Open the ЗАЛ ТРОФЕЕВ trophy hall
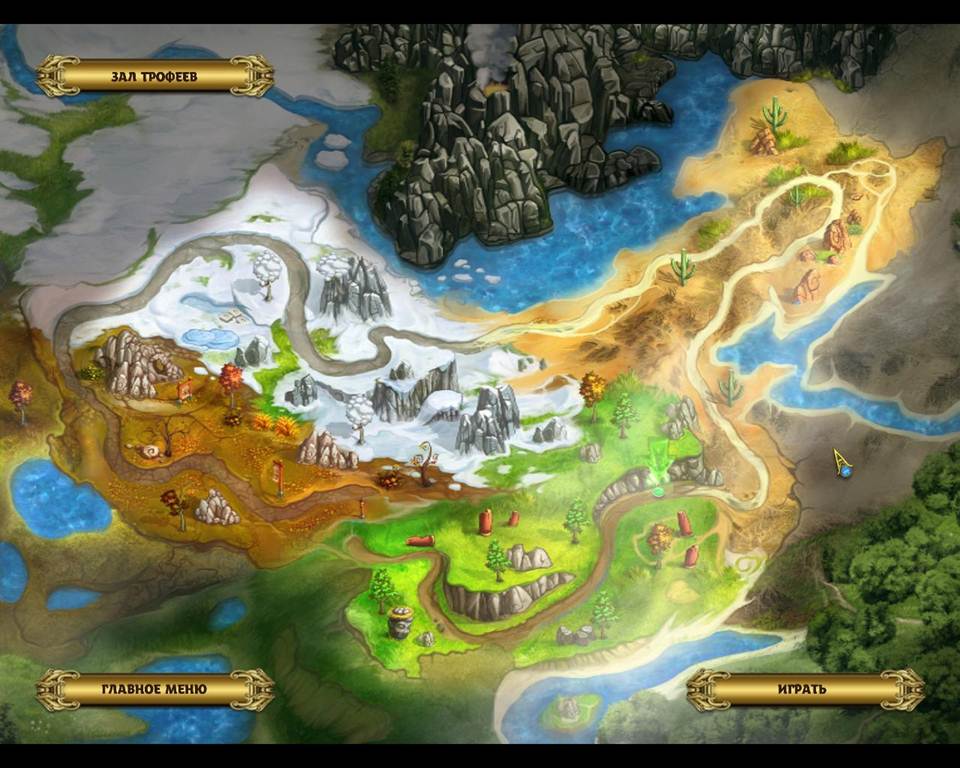This screenshot has height=768, width=960. 154,76
